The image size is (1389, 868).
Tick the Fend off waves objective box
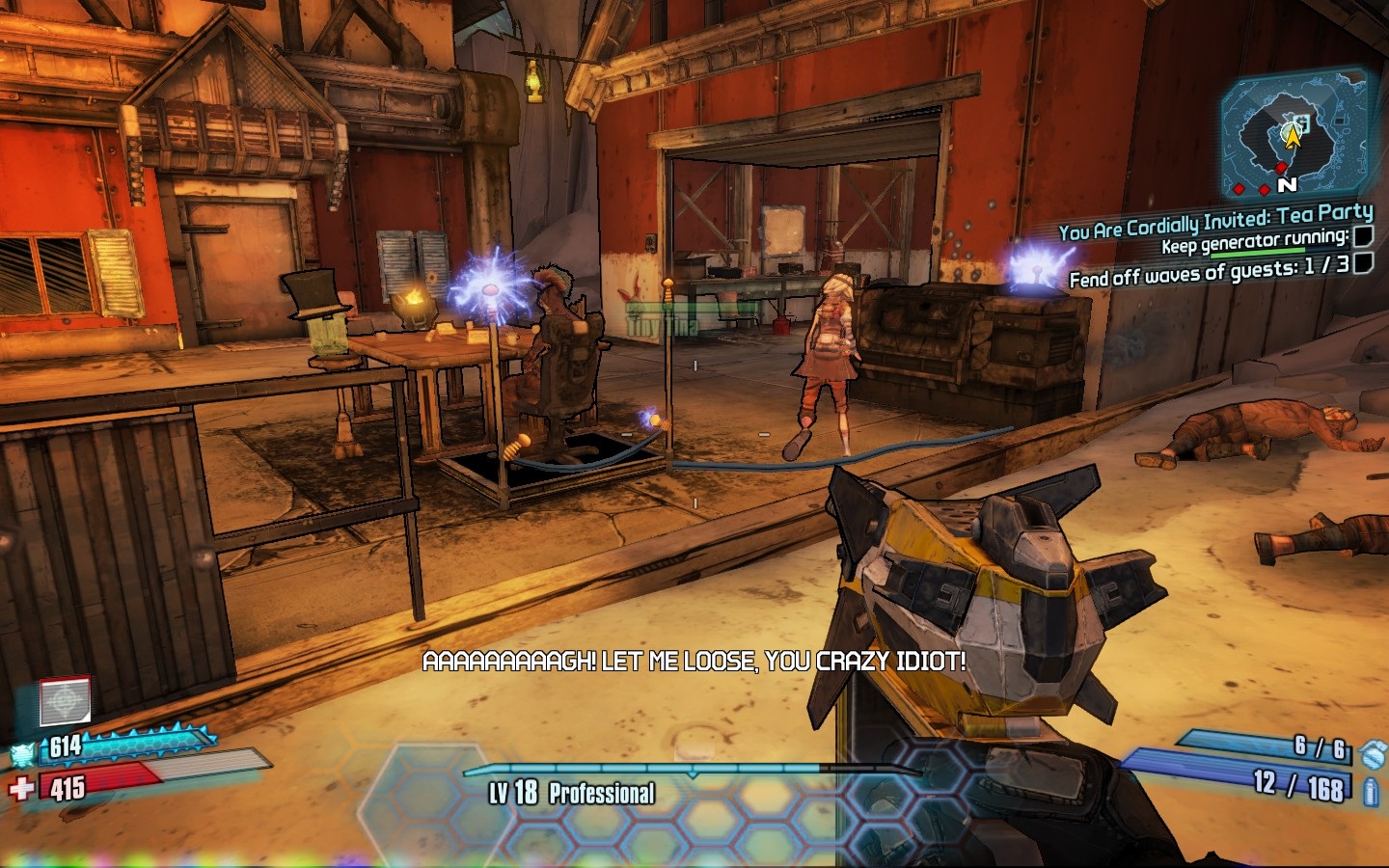click(1362, 263)
